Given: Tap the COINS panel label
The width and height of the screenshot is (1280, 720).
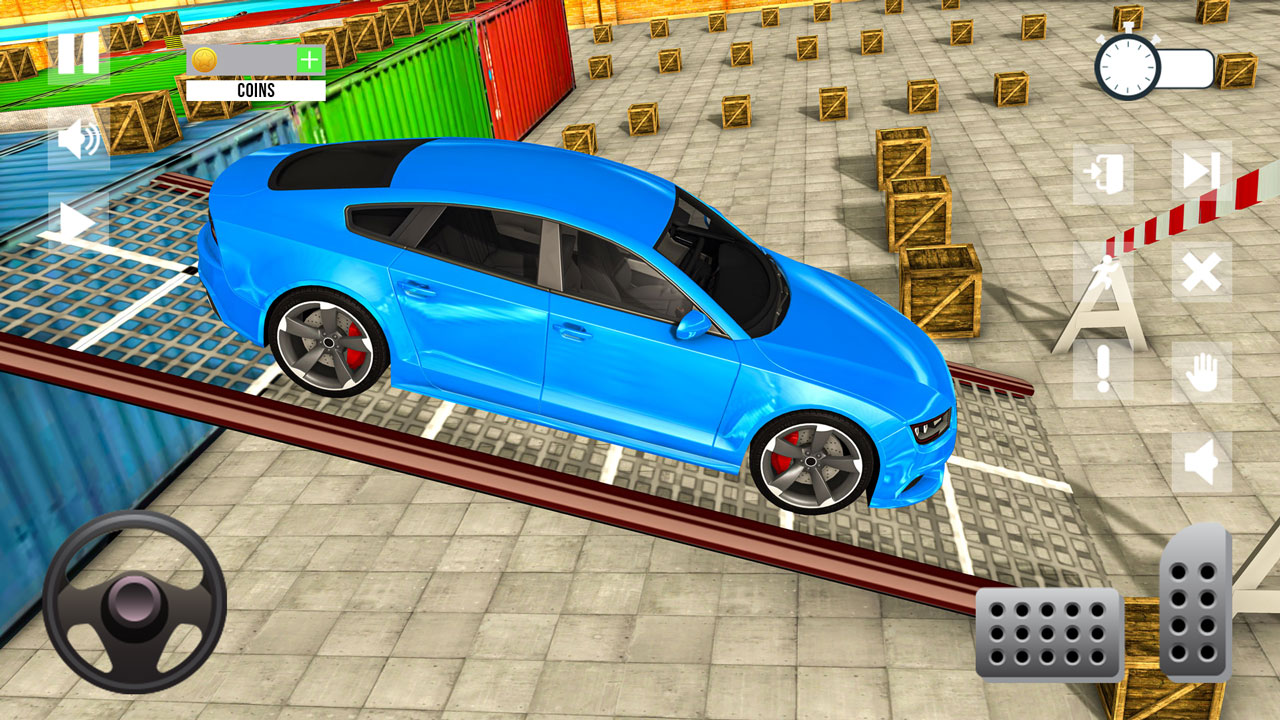Looking at the screenshot, I should tap(258, 91).
